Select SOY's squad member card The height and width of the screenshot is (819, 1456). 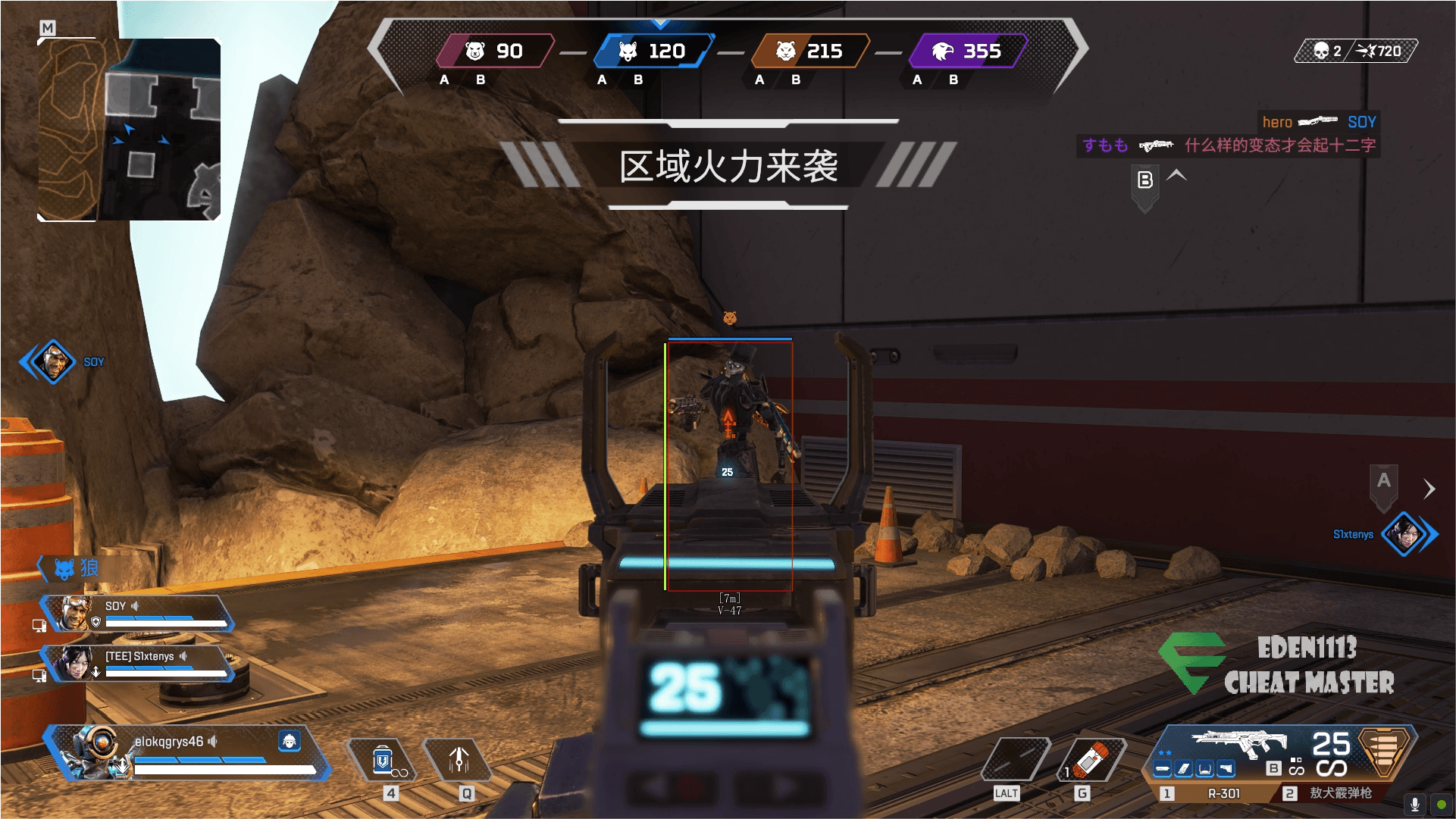136,614
